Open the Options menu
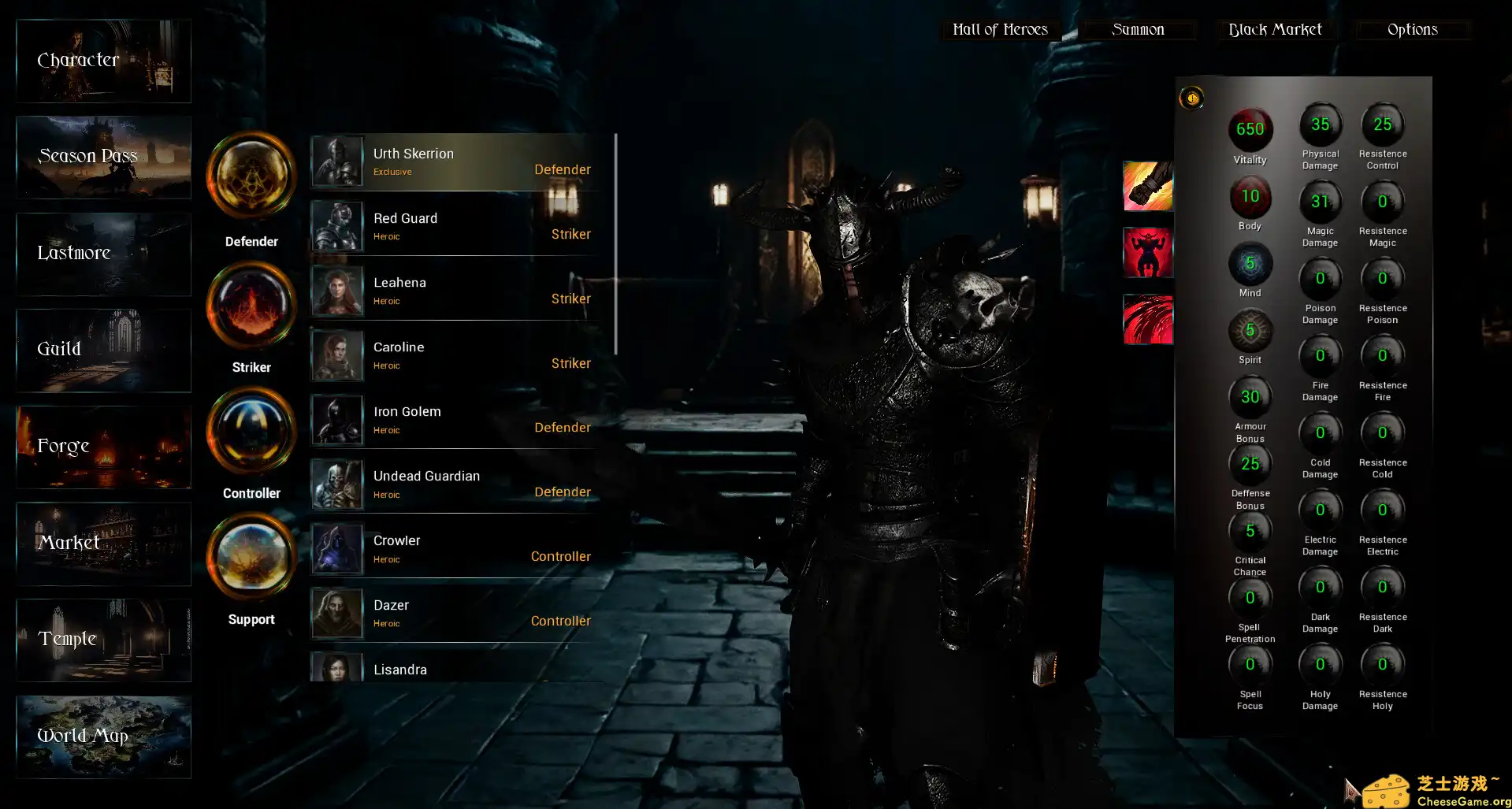1512x809 pixels. pos(1413,30)
